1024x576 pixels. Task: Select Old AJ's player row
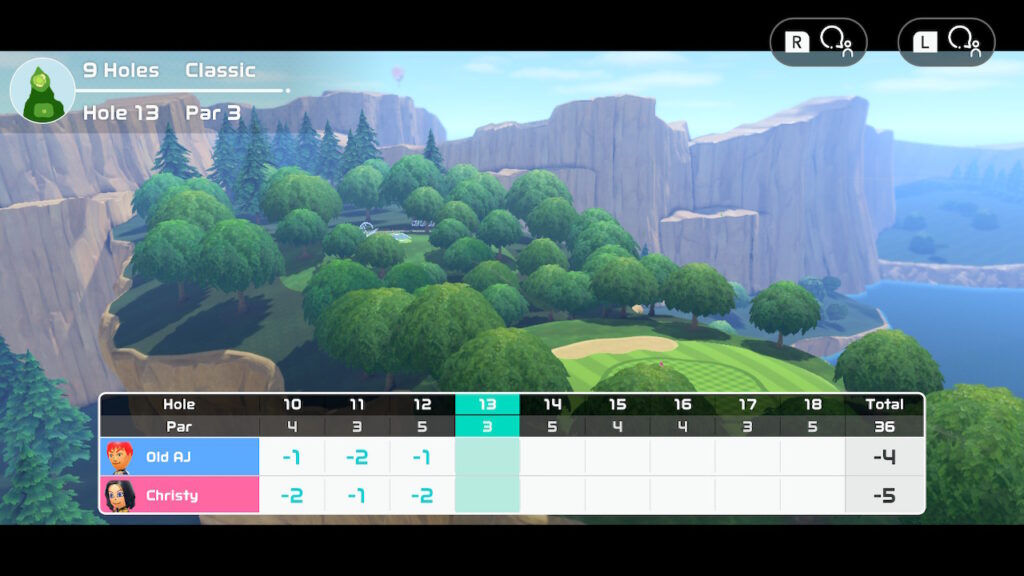pyautogui.click(x=180, y=457)
